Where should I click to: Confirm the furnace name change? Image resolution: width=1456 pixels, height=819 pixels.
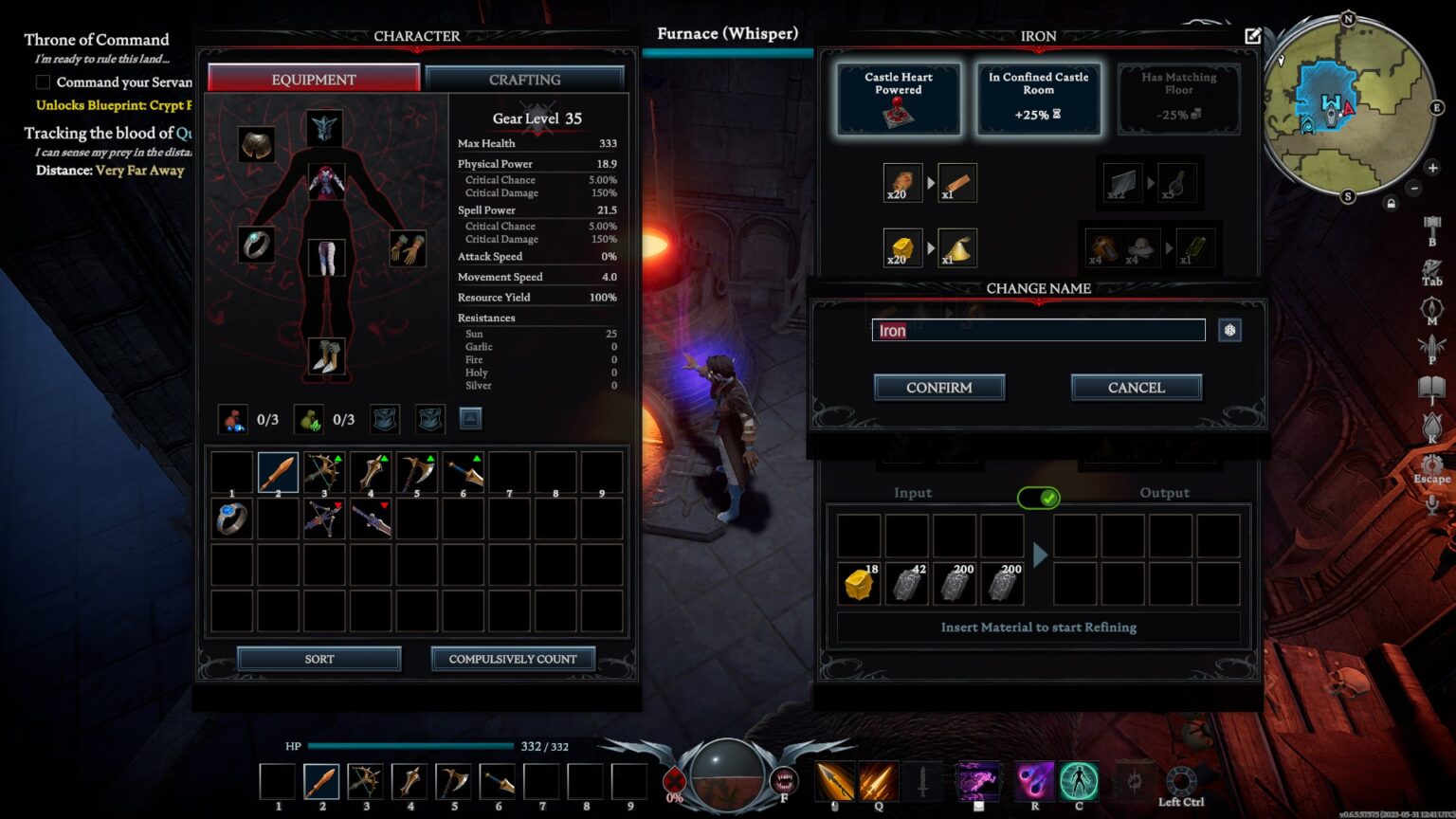click(938, 388)
